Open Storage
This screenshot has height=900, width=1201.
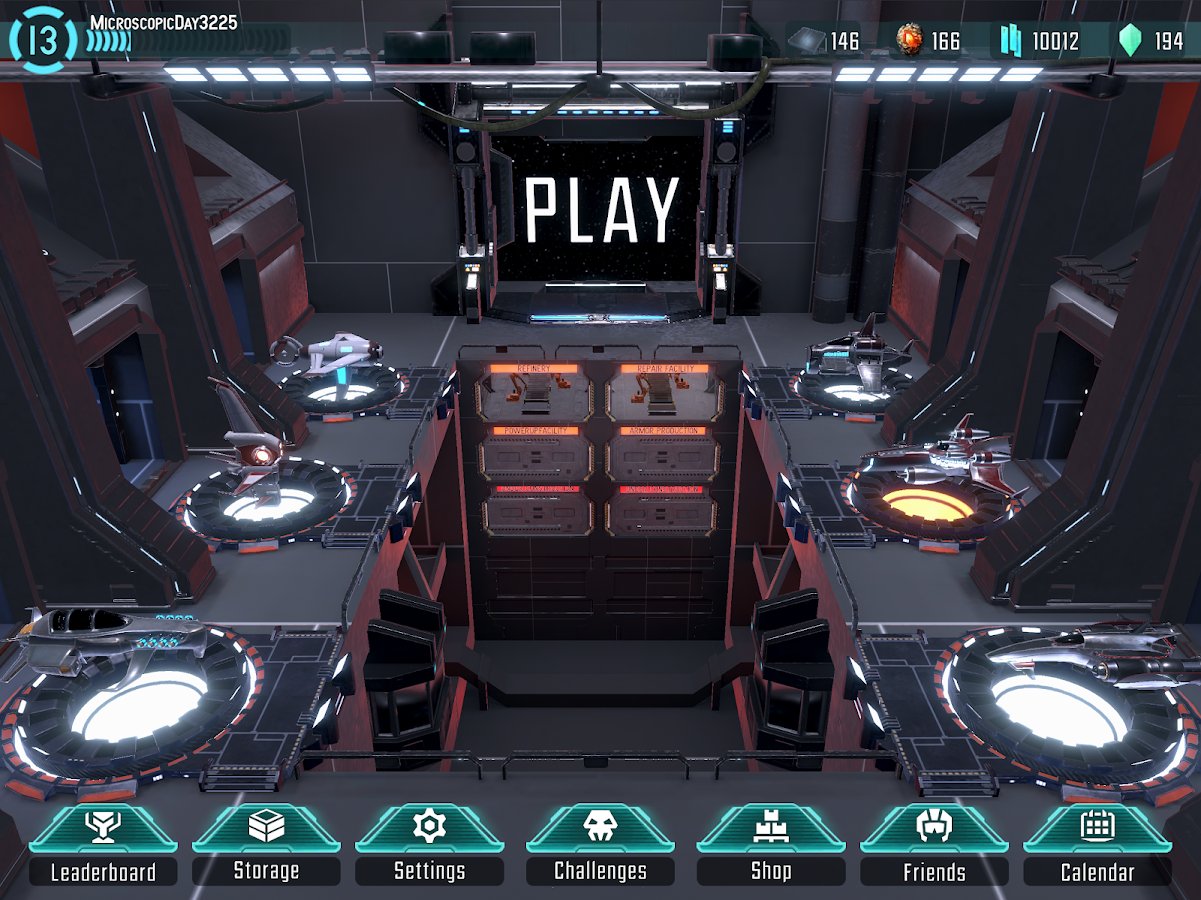266,846
